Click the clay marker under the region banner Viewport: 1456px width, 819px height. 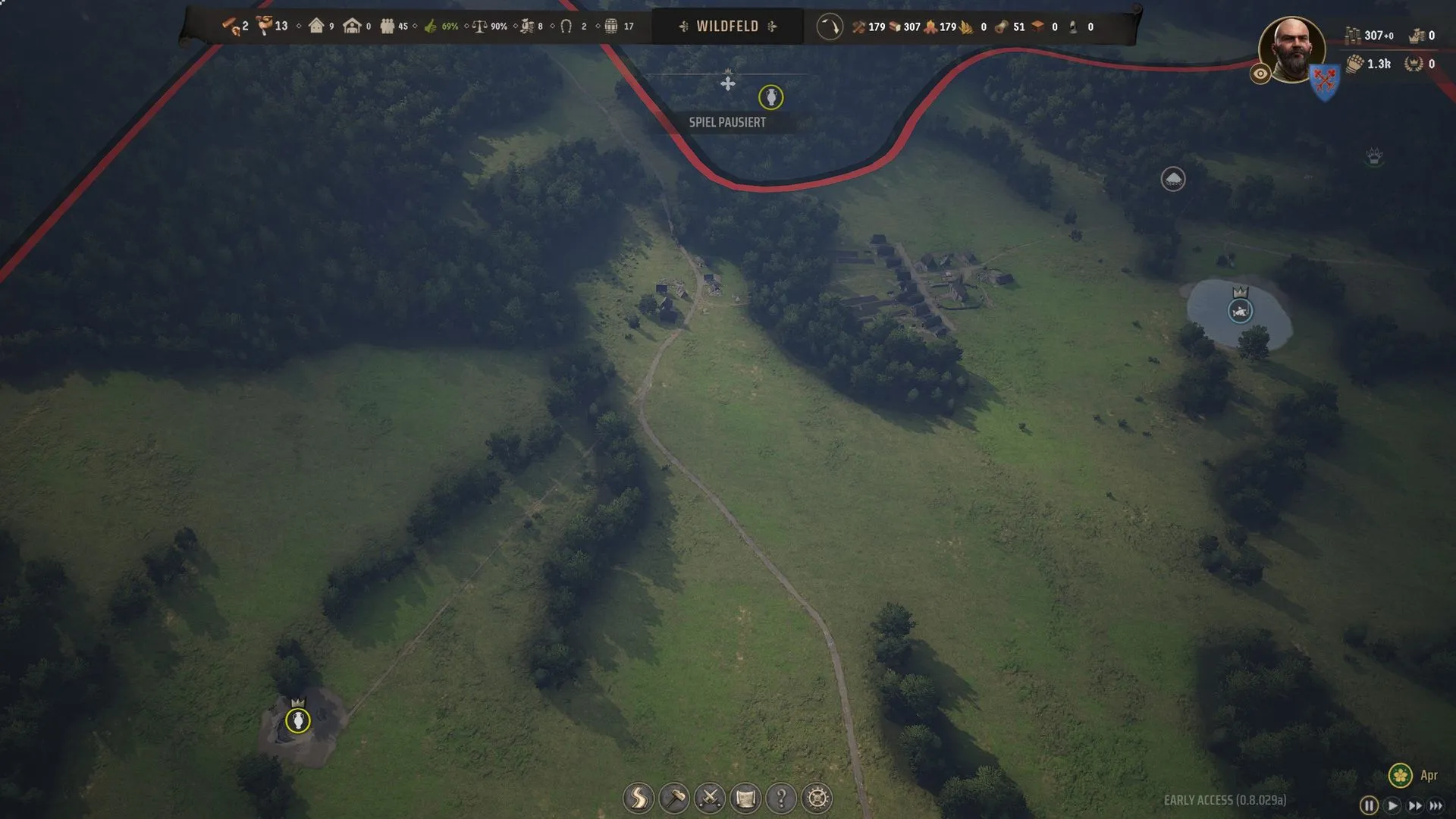(770, 97)
